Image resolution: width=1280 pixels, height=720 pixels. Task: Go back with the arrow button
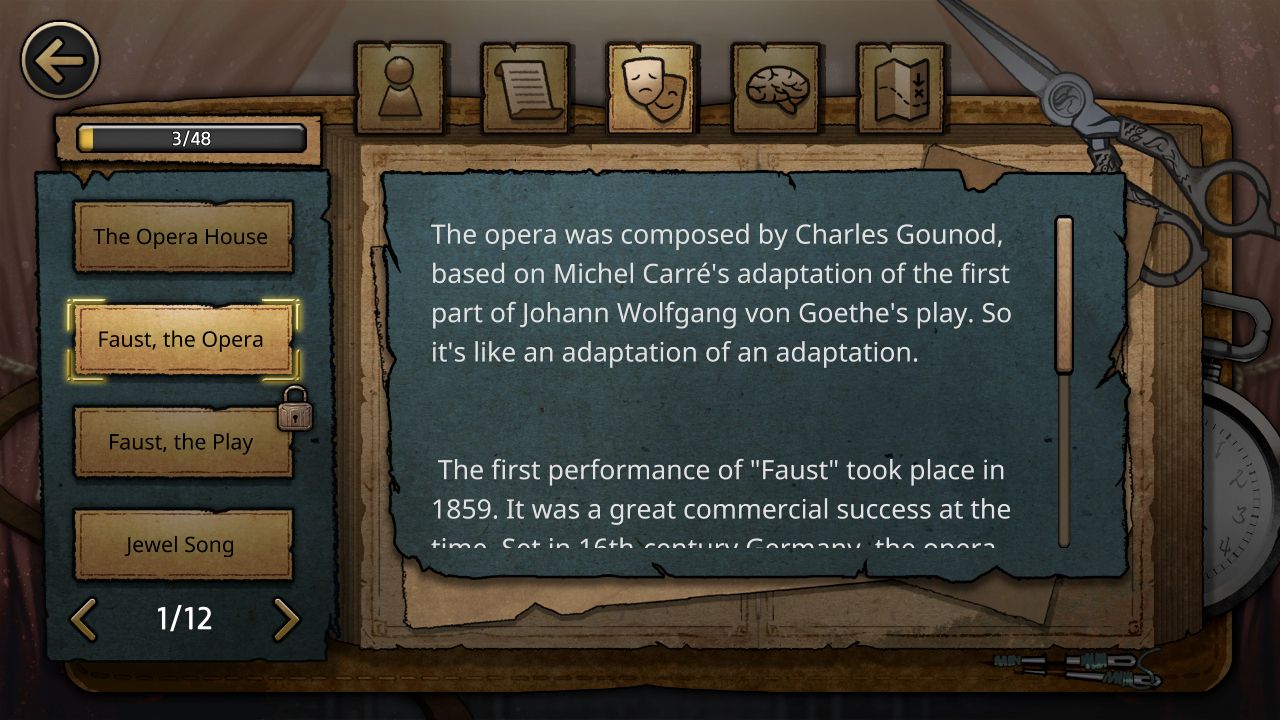coord(60,61)
